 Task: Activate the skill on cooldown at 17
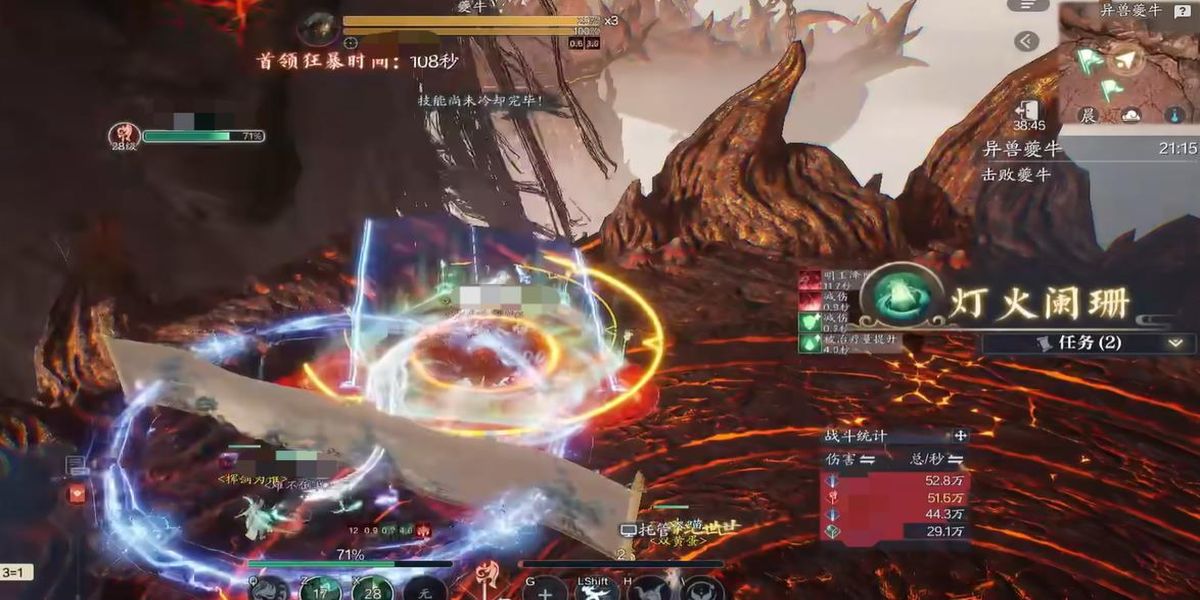pos(320,590)
